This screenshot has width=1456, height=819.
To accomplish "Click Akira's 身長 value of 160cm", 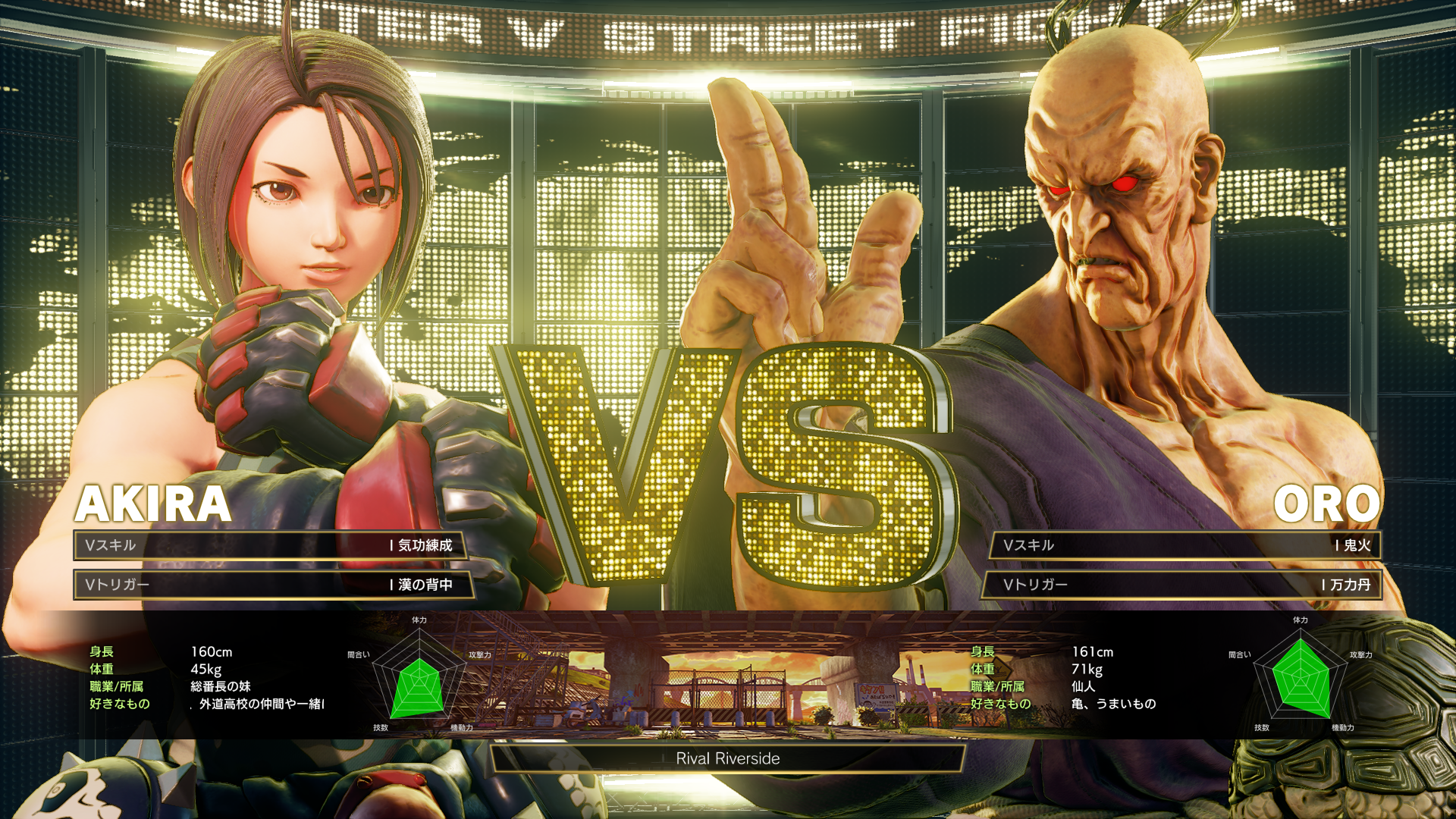I will [212, 651].
